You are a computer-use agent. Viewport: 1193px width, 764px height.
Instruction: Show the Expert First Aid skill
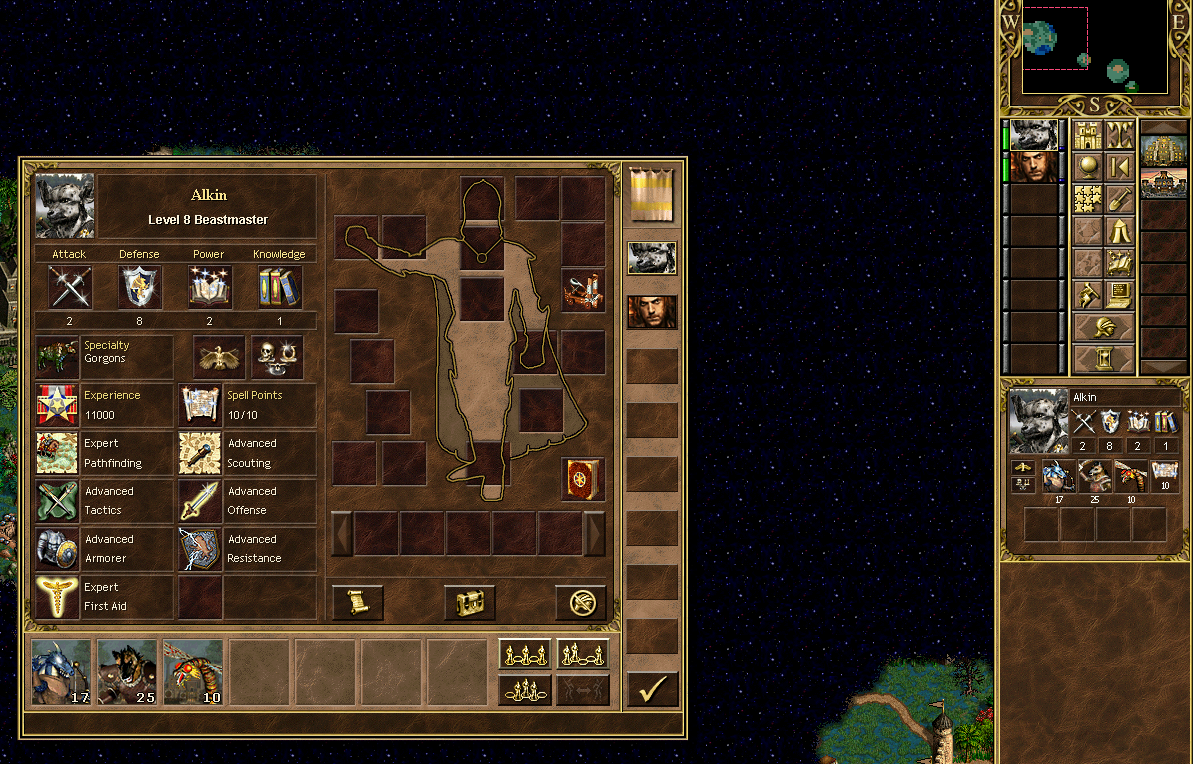click(x=57, y=596)
